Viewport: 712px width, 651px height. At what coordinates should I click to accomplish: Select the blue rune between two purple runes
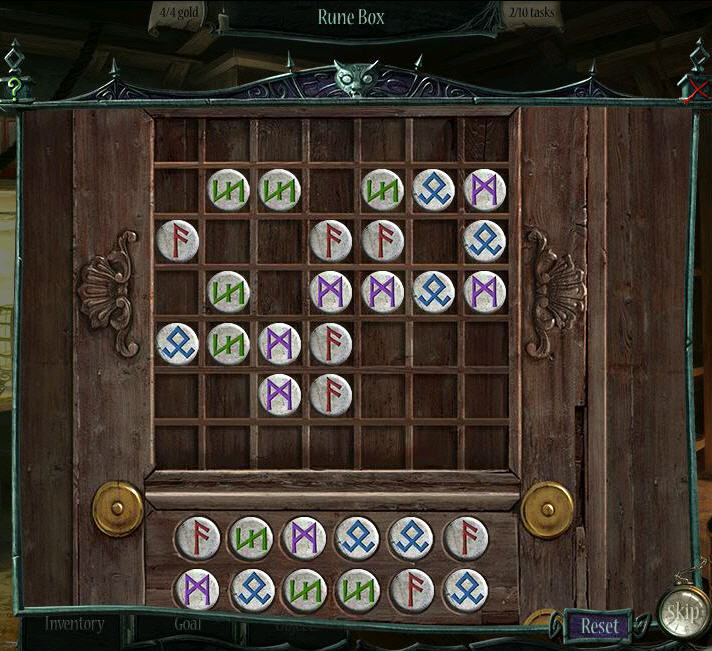[x=434, y=292]
